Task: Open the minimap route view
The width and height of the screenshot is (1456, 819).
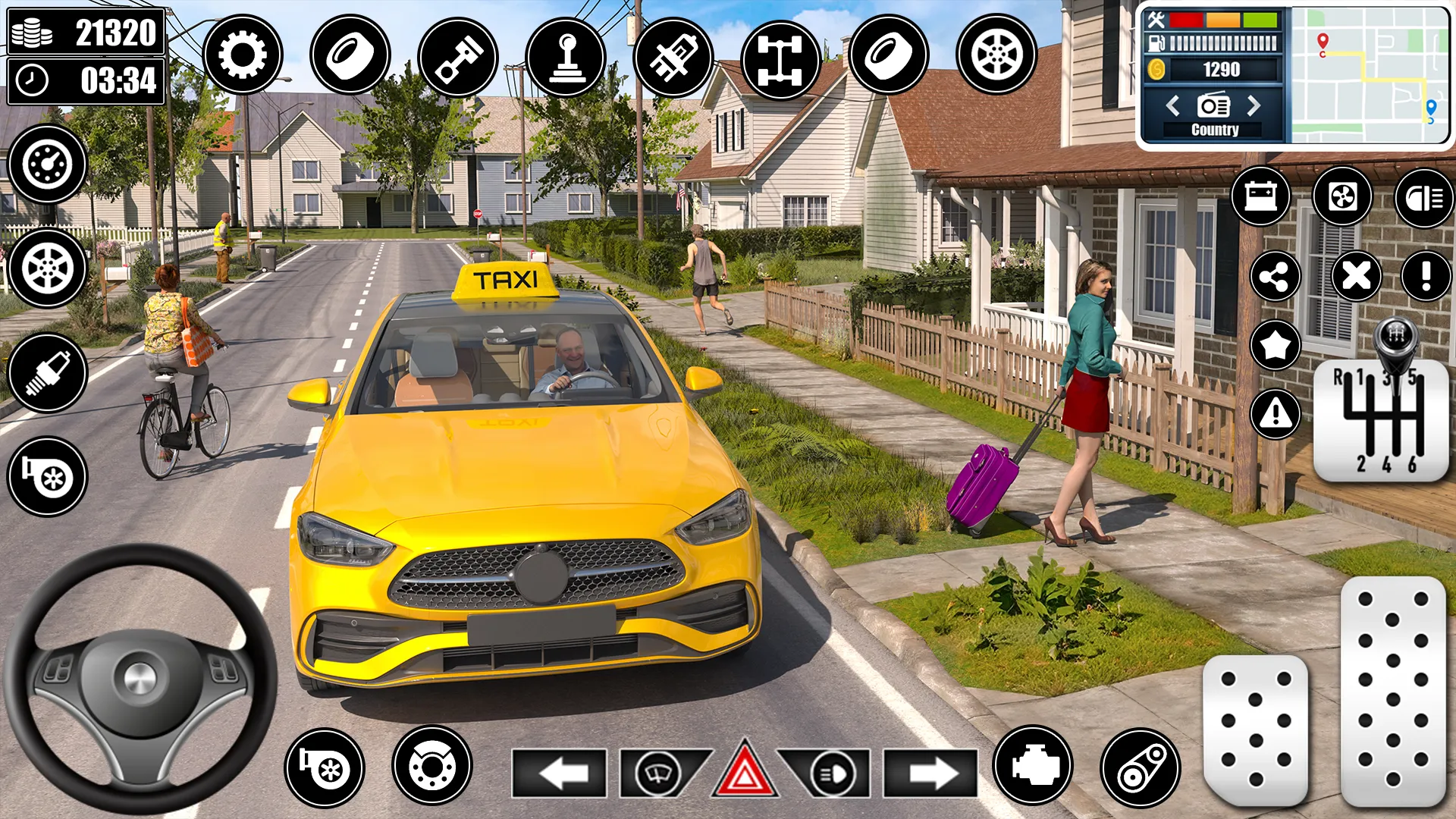Action: click(x=1369, y=74)
